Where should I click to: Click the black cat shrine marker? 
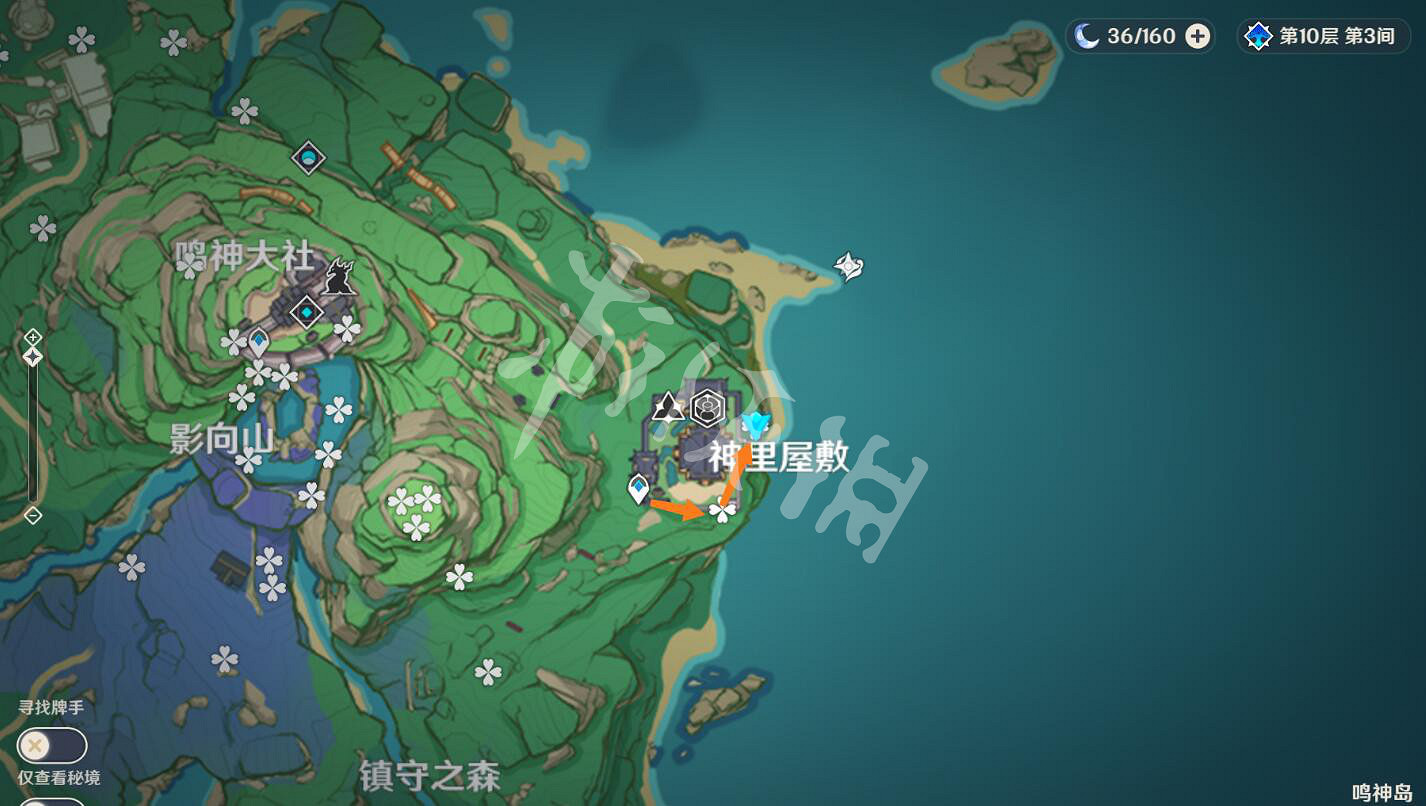pos(337,277)
